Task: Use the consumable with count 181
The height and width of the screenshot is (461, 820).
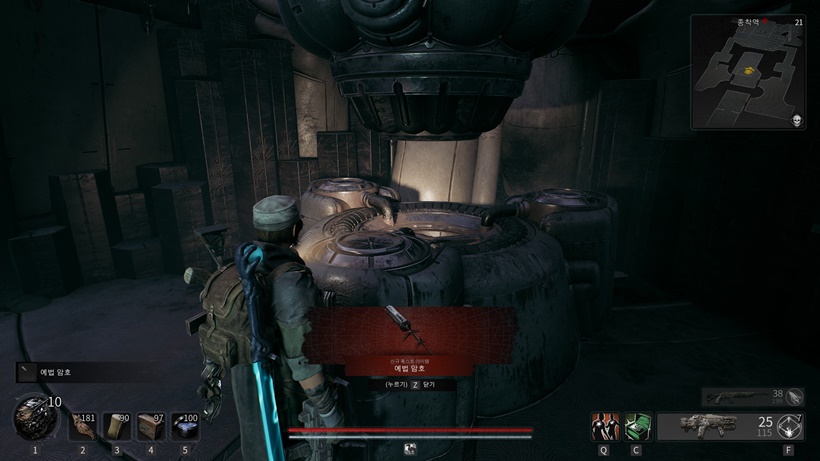Action: 83,426
